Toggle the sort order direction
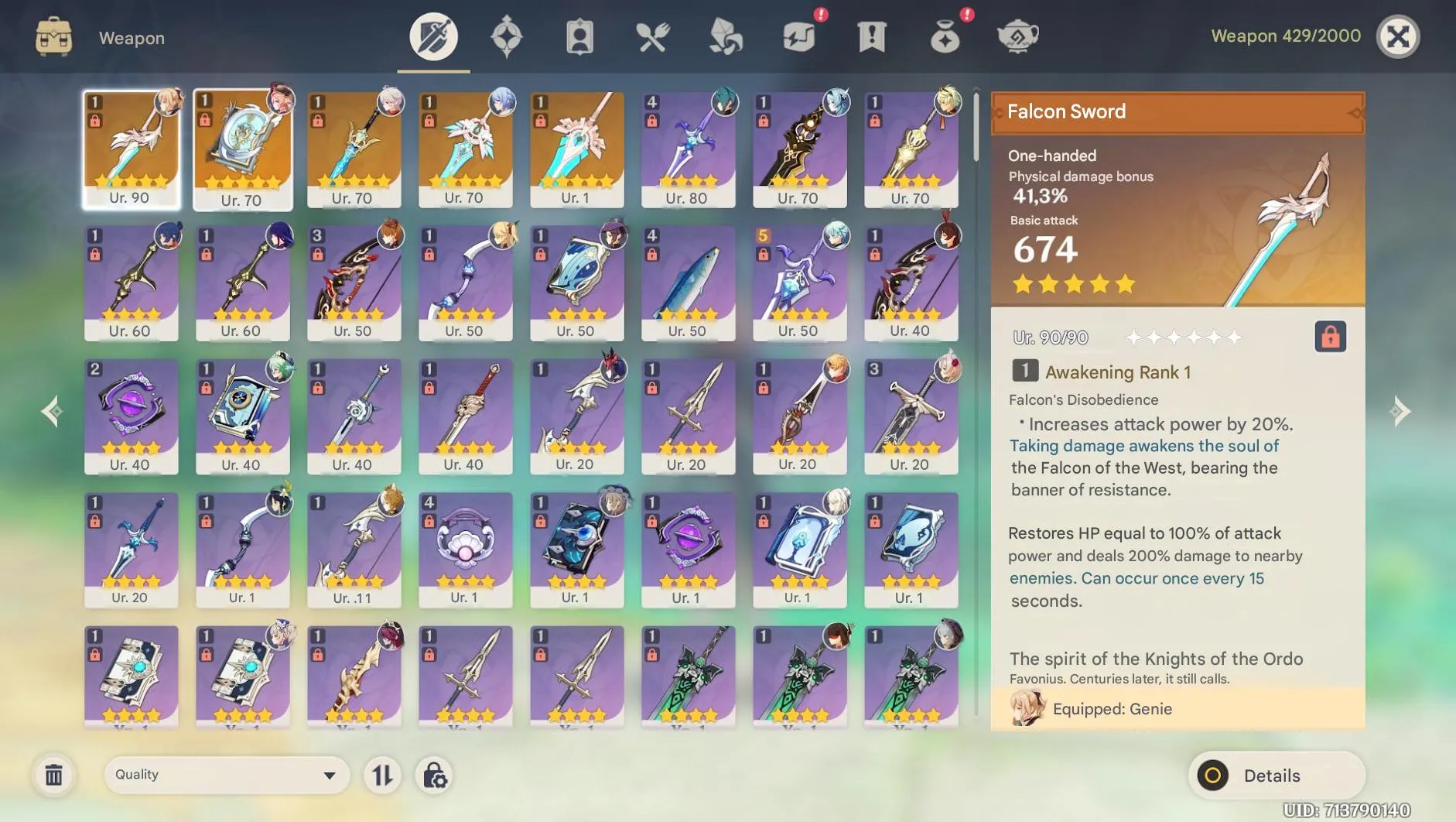Viewport: 1456px width, 822px height. click(383, 774)
